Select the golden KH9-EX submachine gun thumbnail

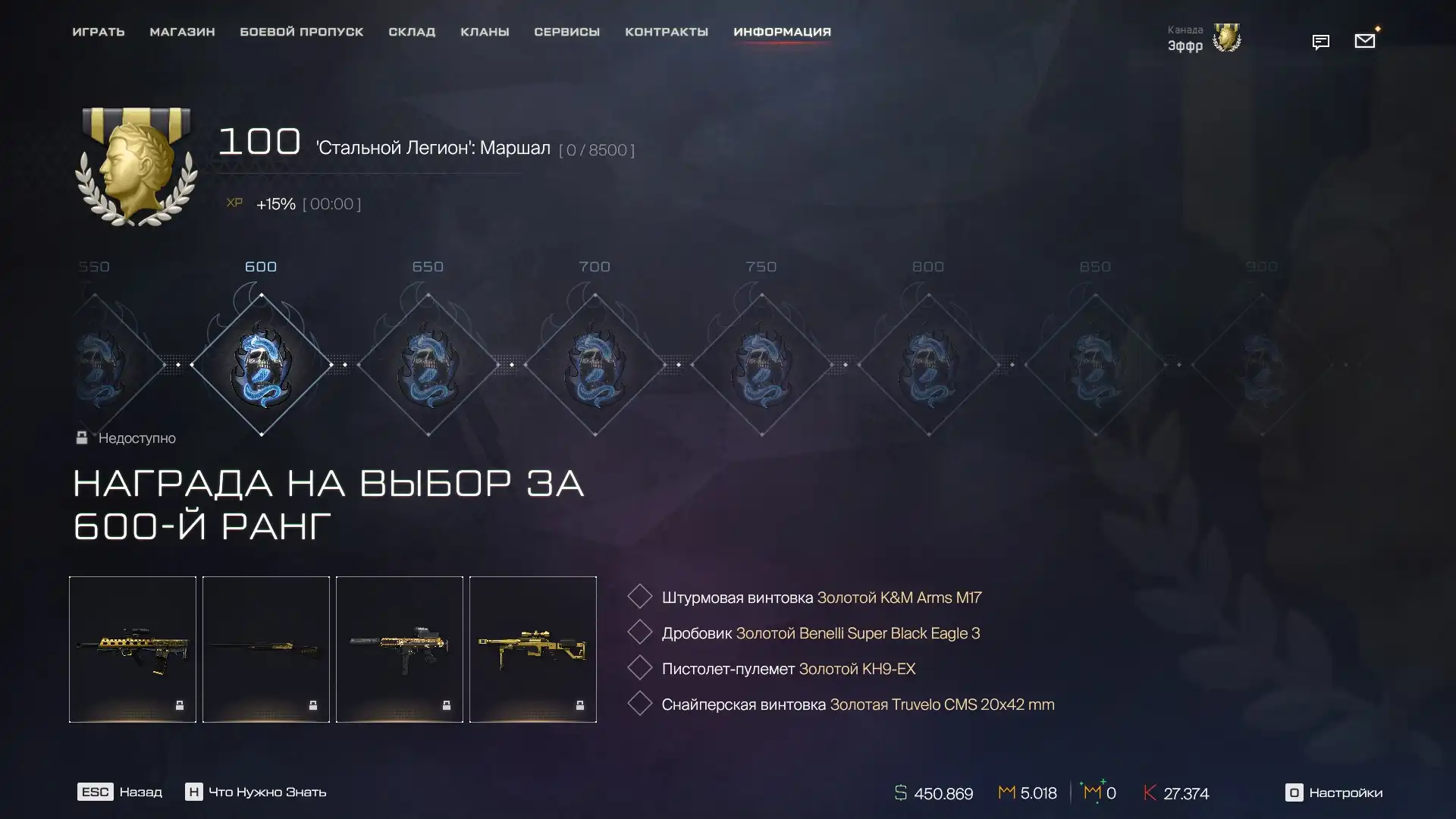400,649
